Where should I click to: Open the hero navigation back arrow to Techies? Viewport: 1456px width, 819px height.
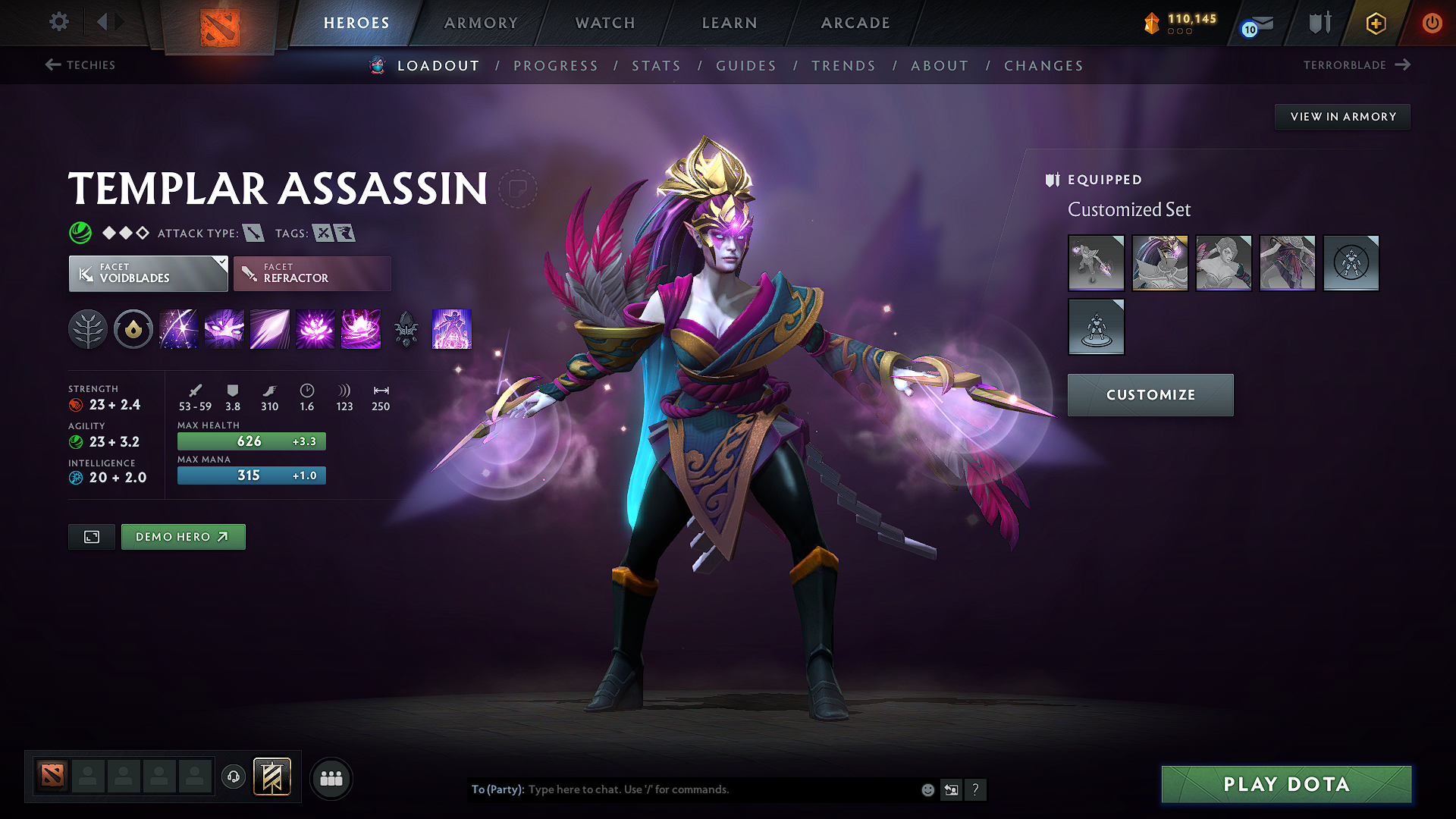click(x=52, y=65)
